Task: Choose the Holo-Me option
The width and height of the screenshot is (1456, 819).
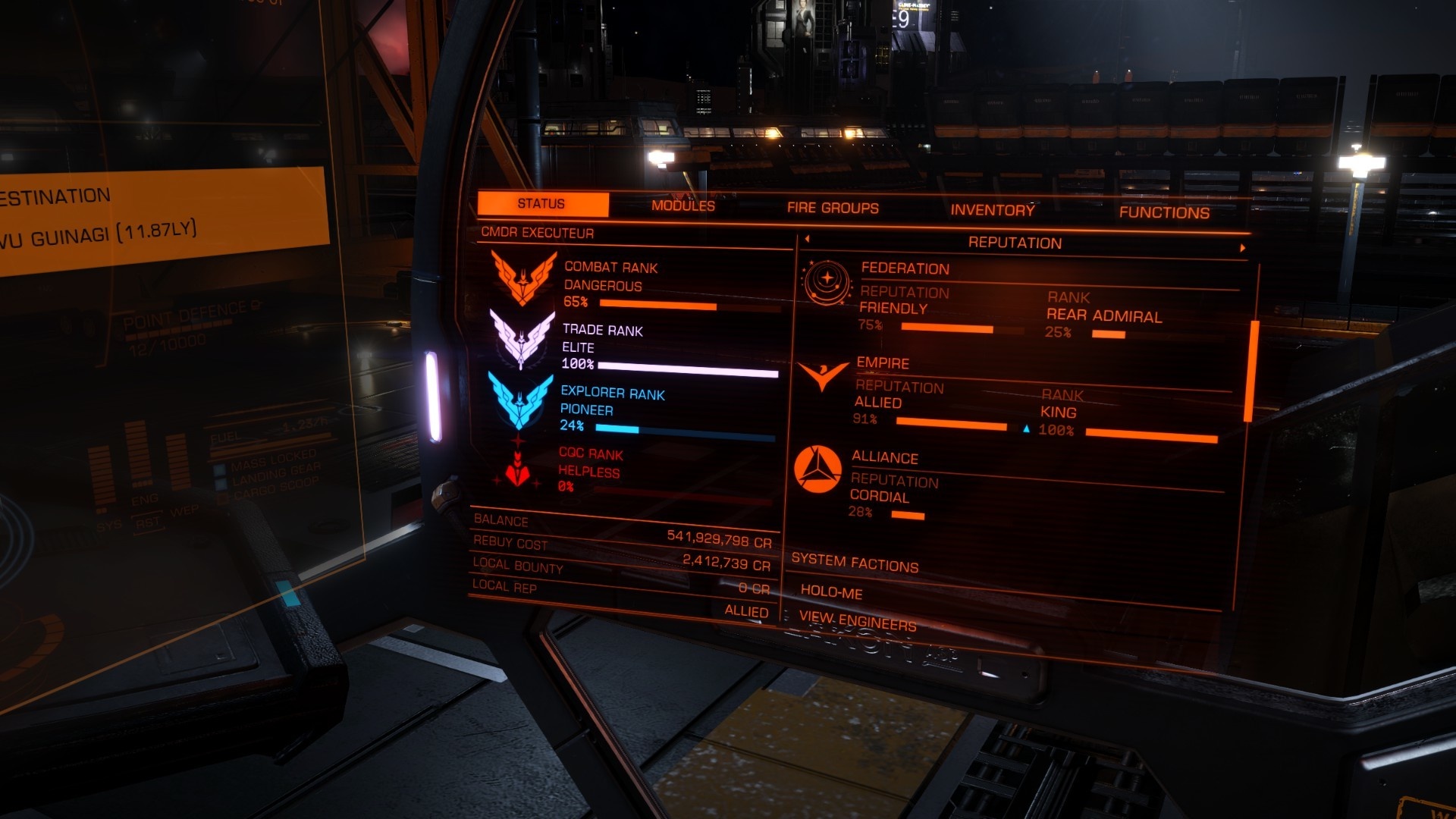Action: tap(831, 591)
